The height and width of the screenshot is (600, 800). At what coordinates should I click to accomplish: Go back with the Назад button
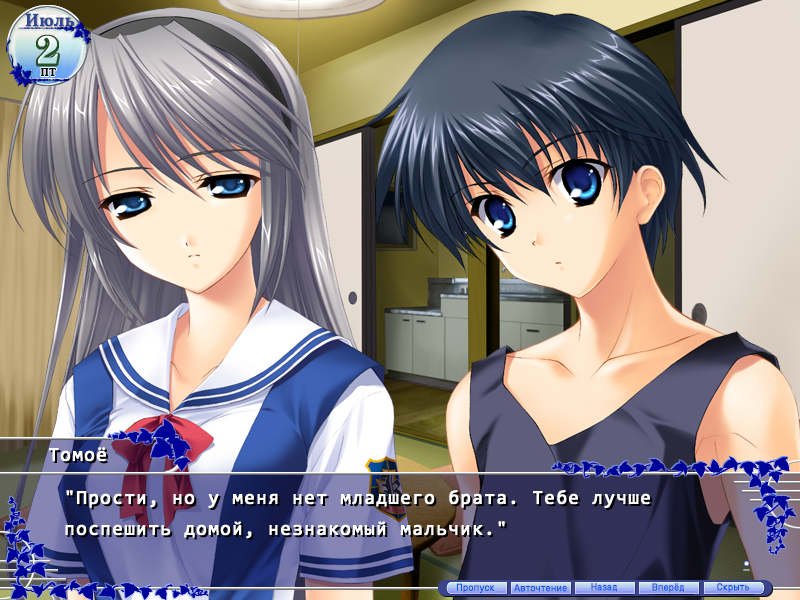(x=604, y=588)
